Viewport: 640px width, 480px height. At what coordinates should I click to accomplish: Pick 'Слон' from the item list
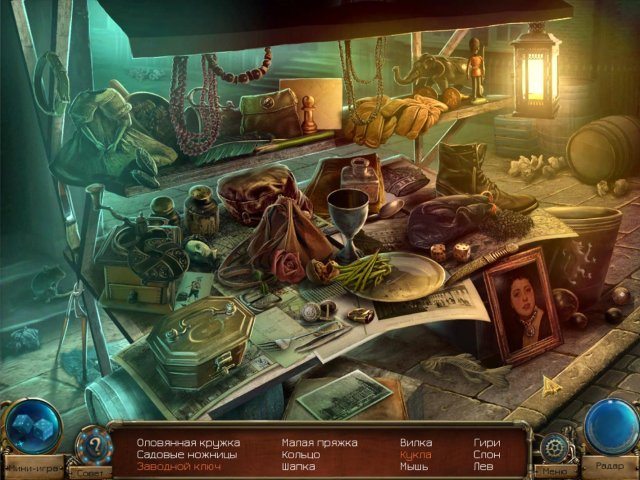click(x=487, y=453)
